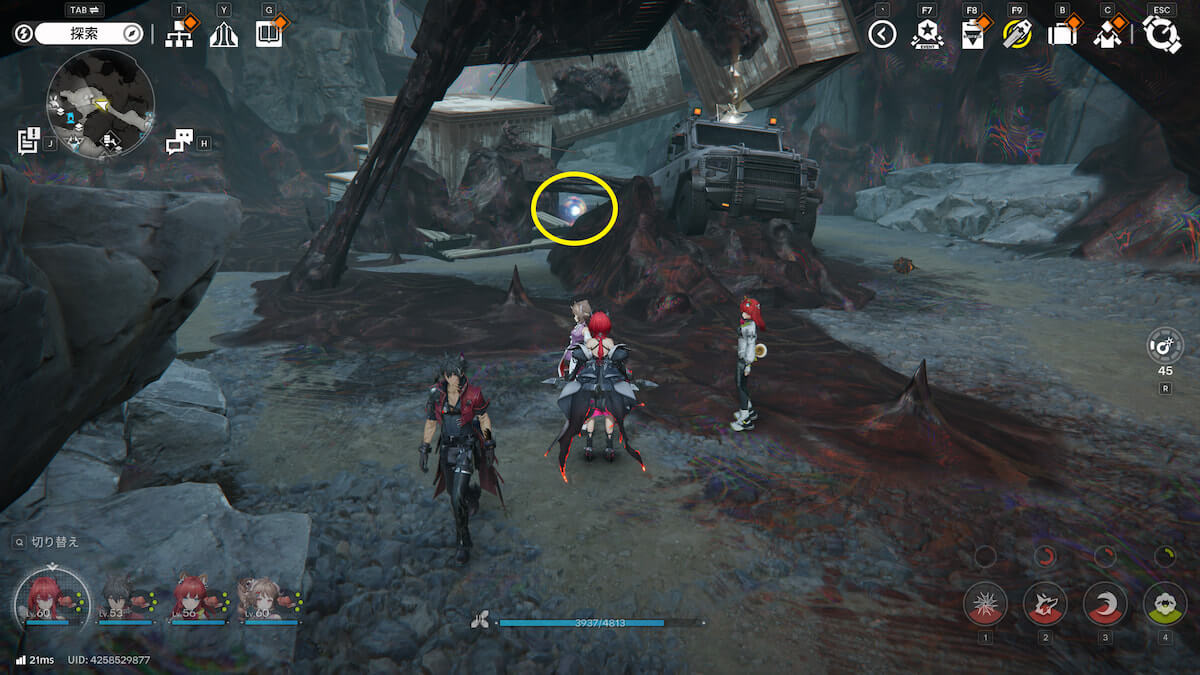
Task: Open the clipboard mission icon
Action: [971, 35]
